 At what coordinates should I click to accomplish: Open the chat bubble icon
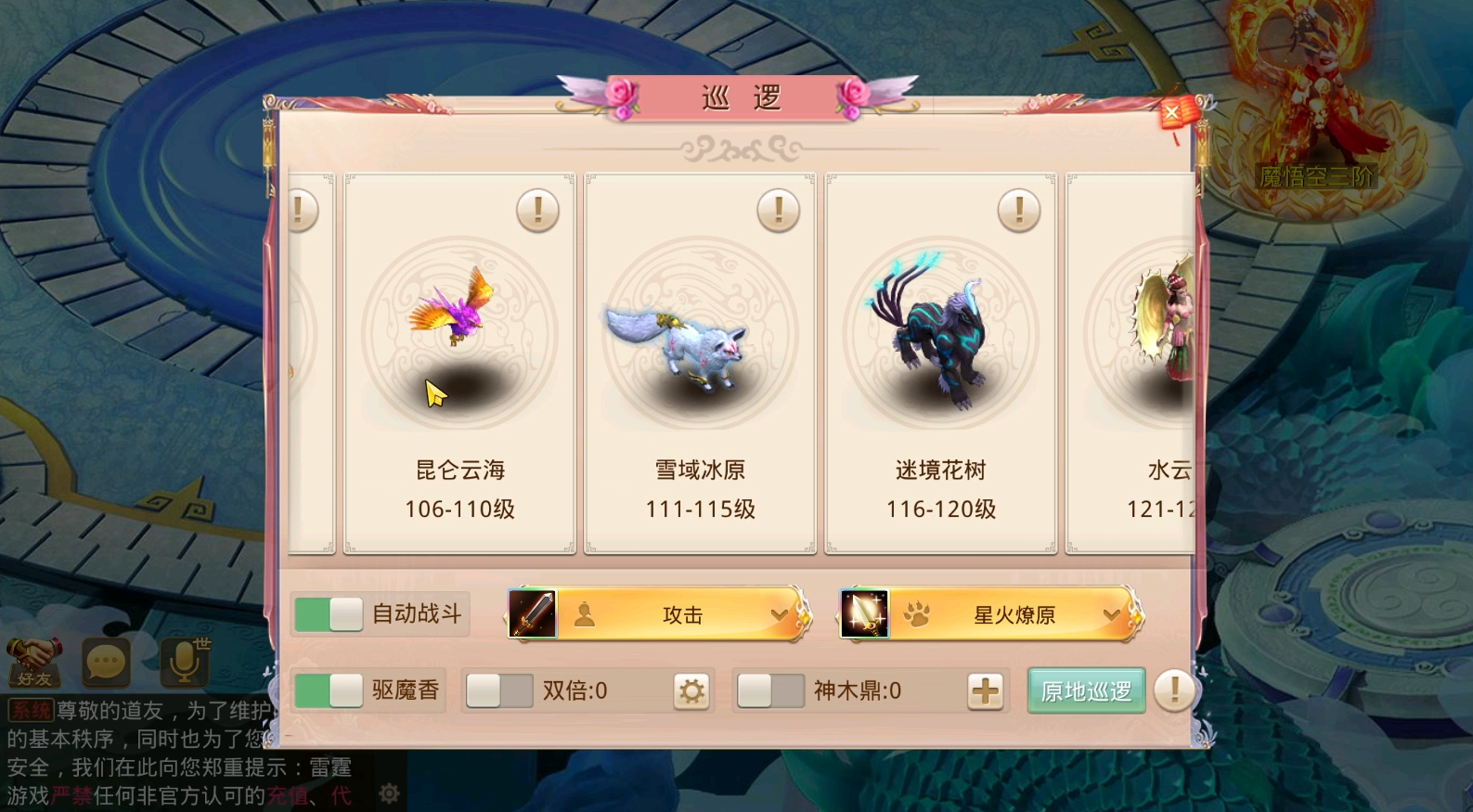(x=104, y=661)
